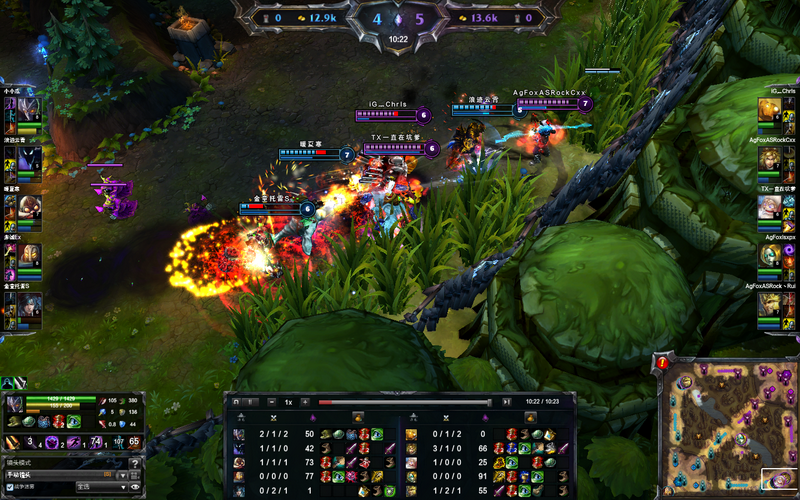Select the top blue-team portrait on left sidebar

pos(27,110)
